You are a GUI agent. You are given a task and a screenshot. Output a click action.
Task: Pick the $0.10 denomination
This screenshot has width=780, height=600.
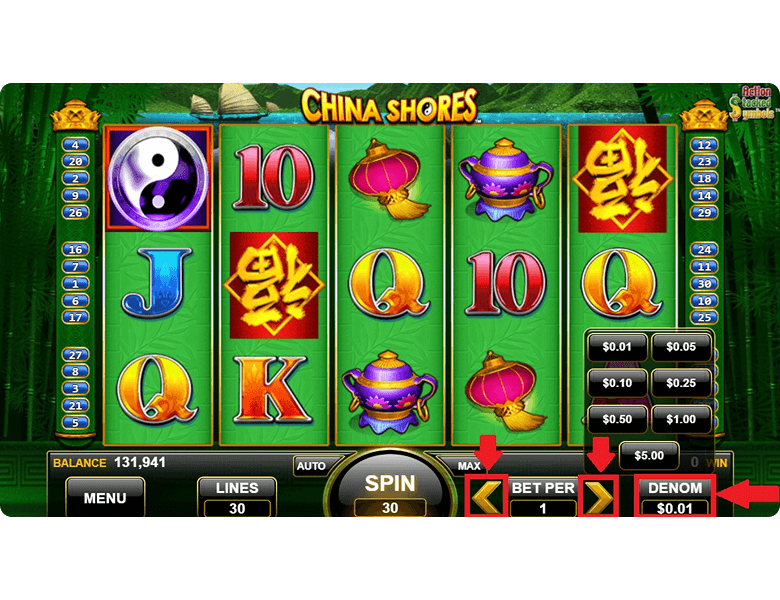(617, 383)
